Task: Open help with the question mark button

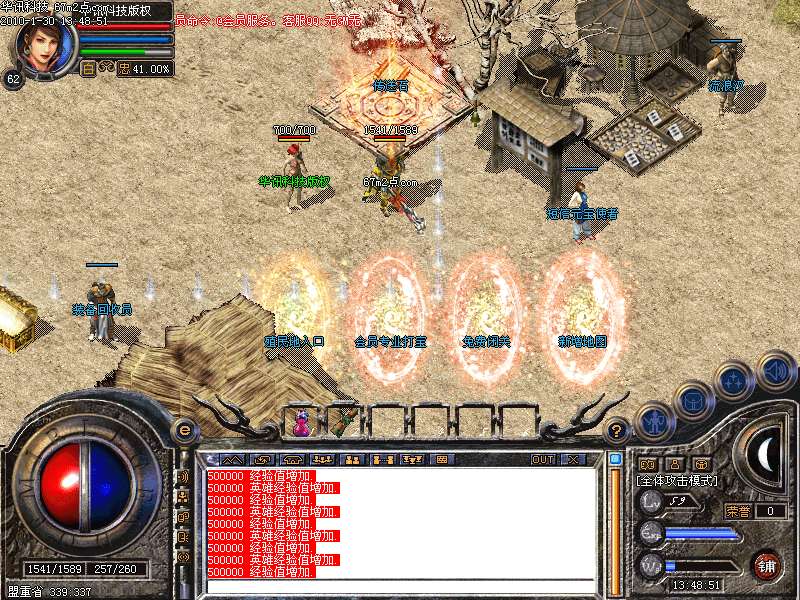Action: pos(617,431)
